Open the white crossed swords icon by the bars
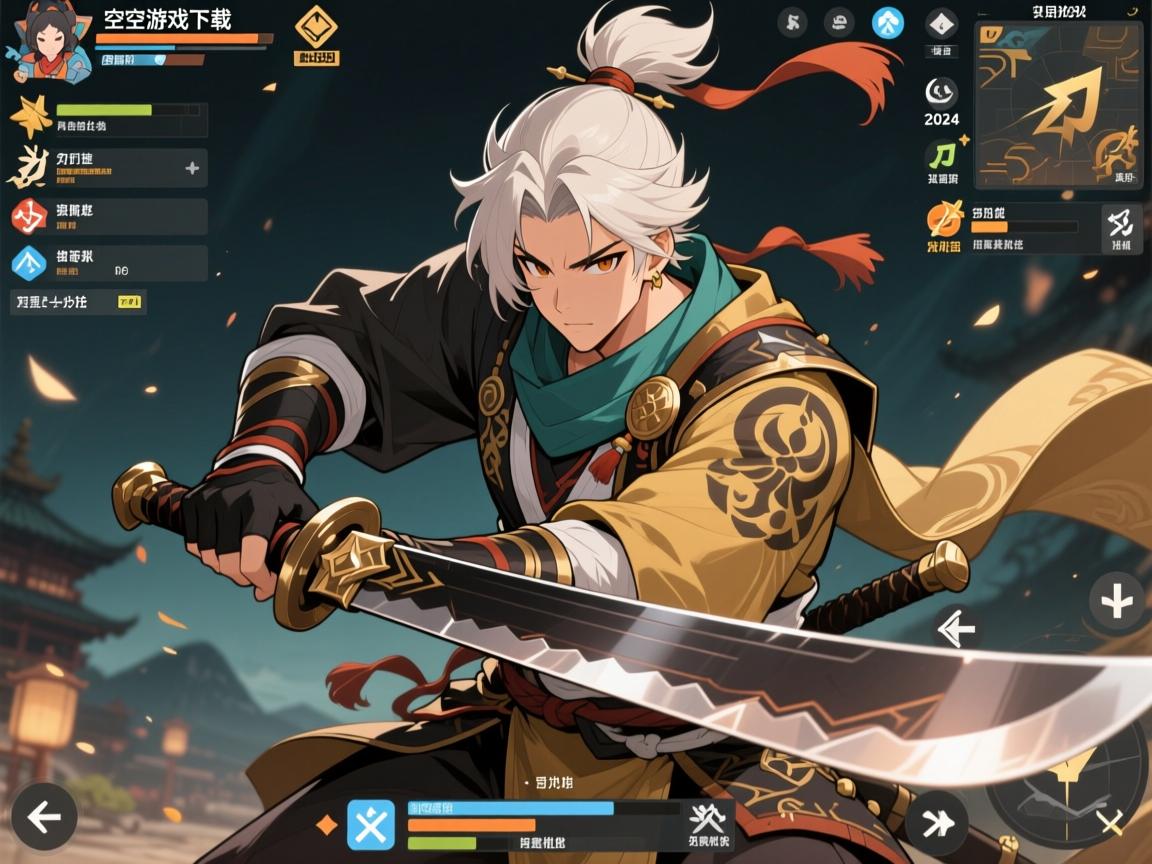This screenshot has width=1152, height=864. (708, 820)
